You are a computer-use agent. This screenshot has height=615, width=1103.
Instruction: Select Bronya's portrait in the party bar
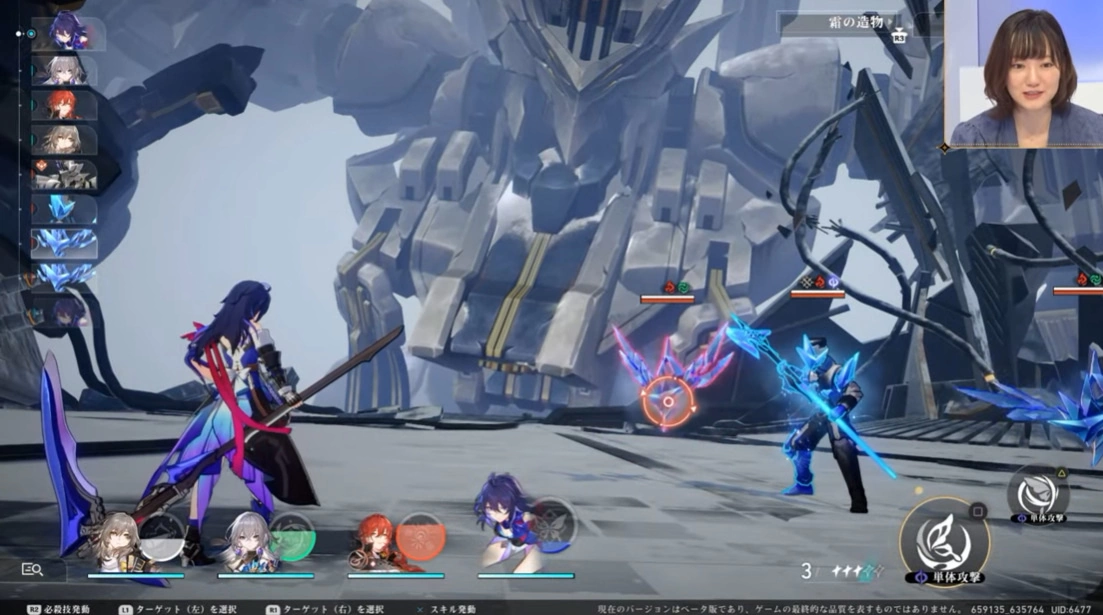click(245, 541)
